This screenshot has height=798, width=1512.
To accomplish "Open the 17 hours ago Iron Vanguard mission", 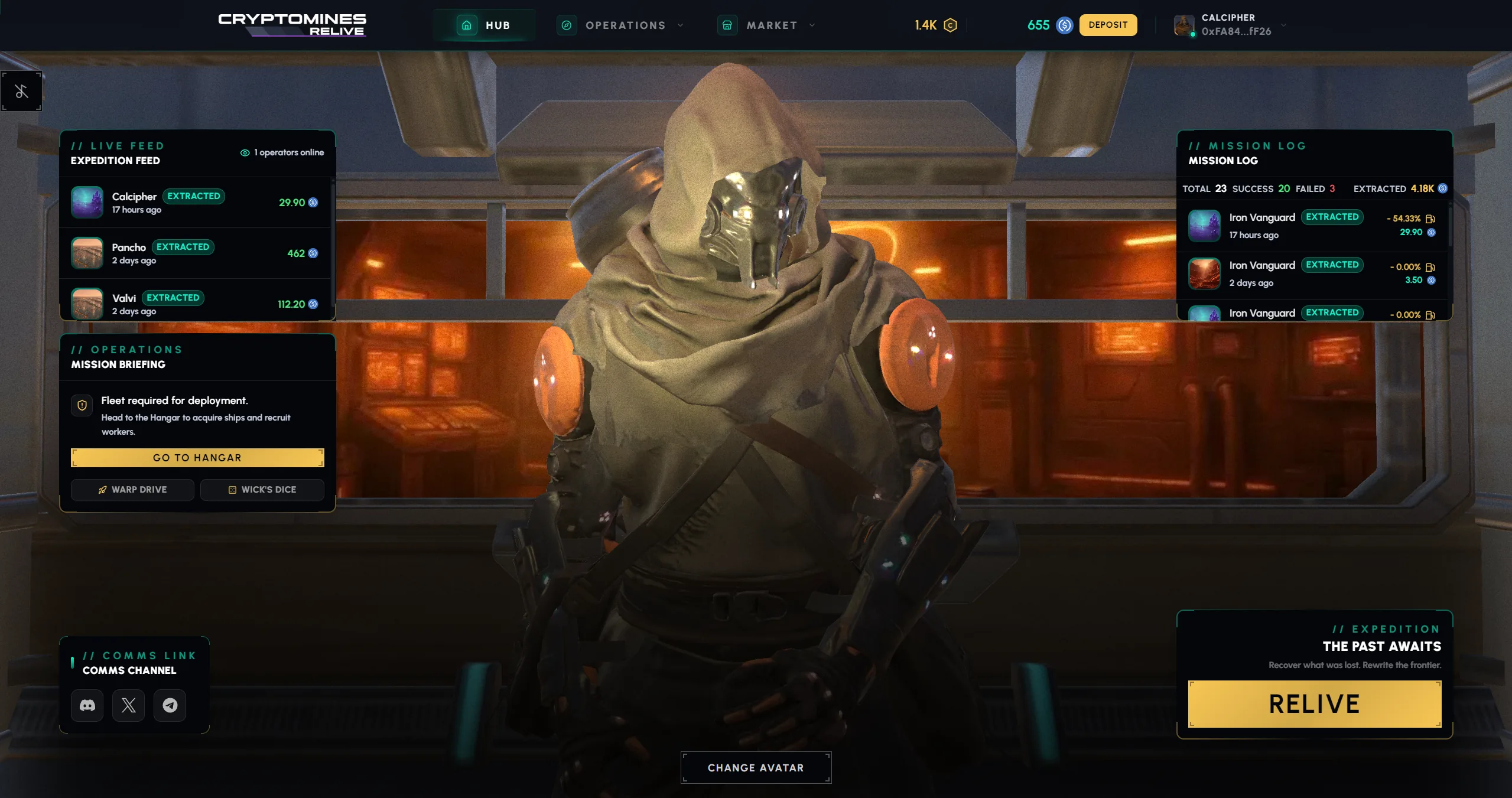I will [x=1313, y=226].
